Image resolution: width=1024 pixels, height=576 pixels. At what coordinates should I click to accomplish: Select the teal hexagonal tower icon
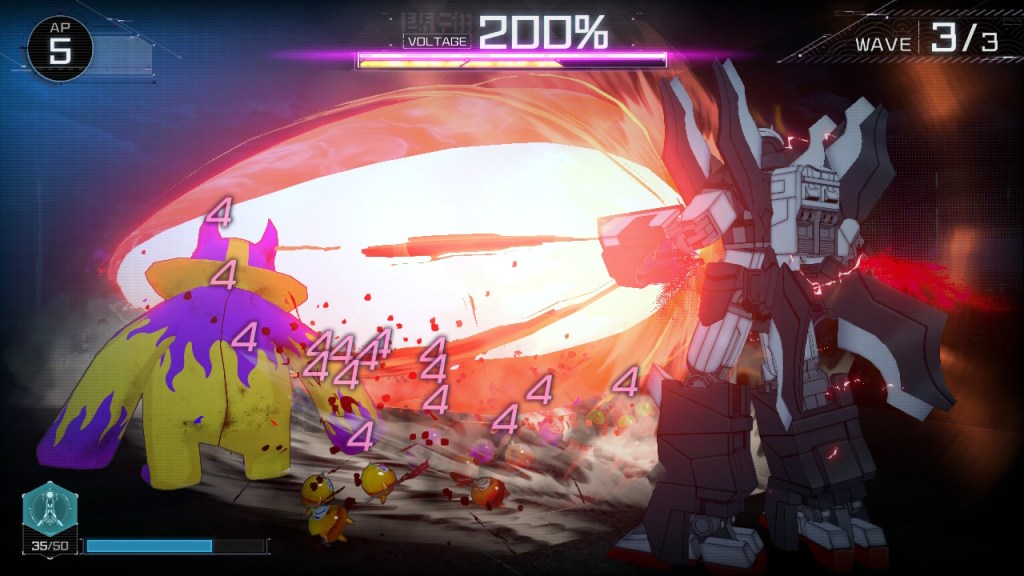(49, 510)
